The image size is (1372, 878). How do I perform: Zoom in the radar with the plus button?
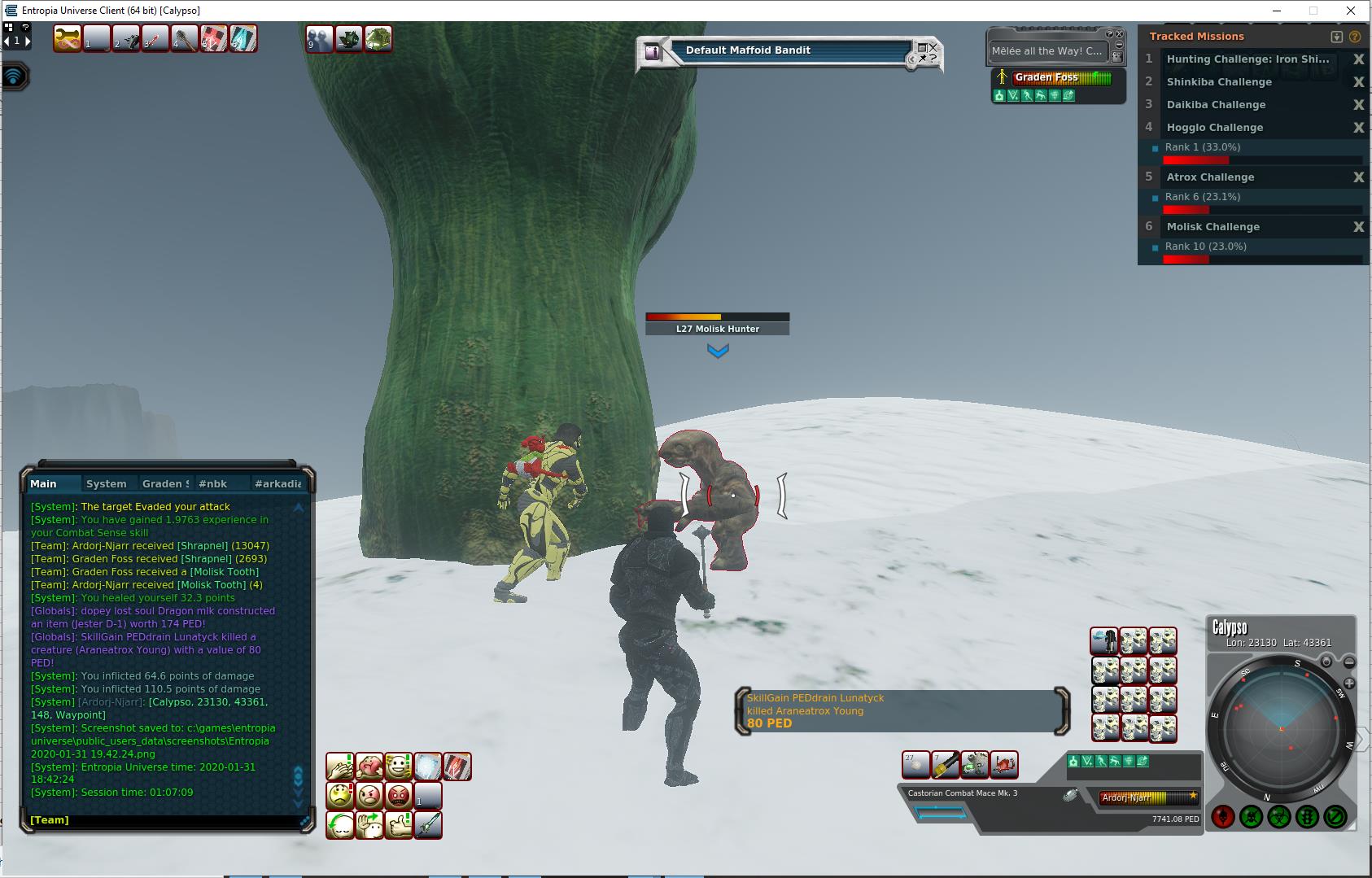1348,683
